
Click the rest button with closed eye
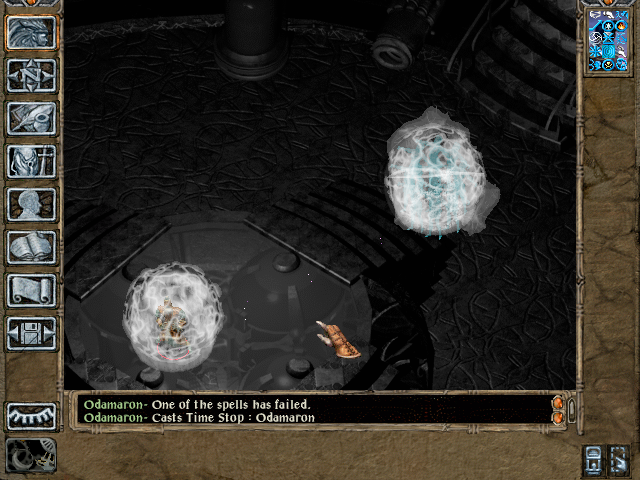click(31, 415)
